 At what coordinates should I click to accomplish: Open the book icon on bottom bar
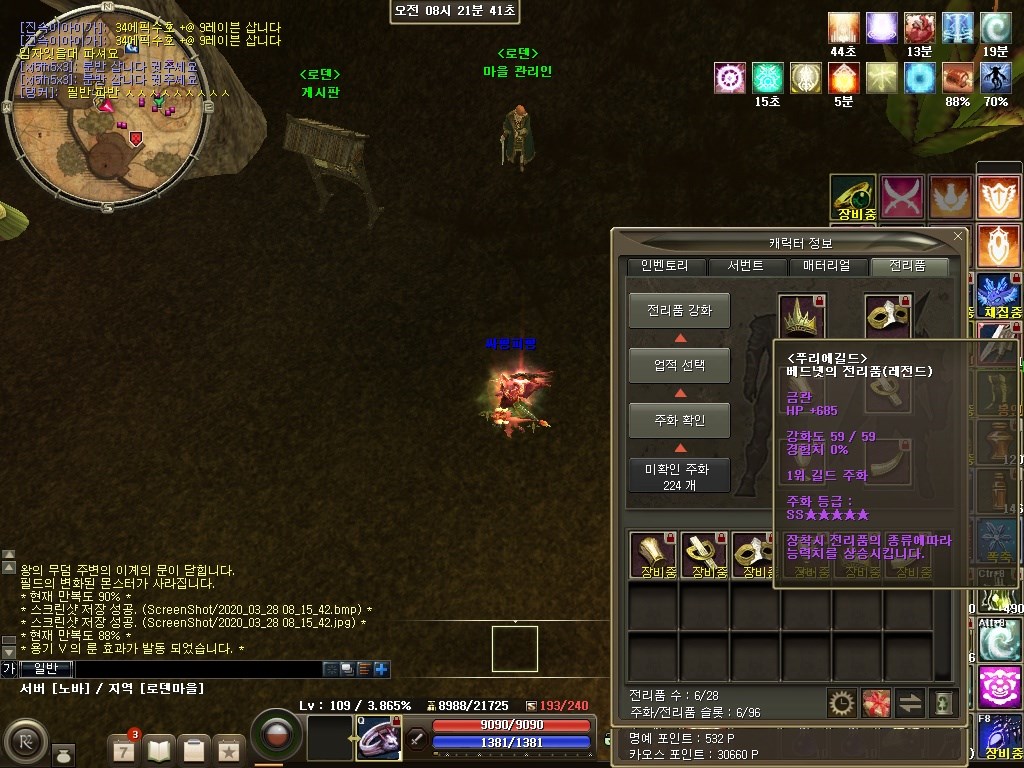(159, 748)
